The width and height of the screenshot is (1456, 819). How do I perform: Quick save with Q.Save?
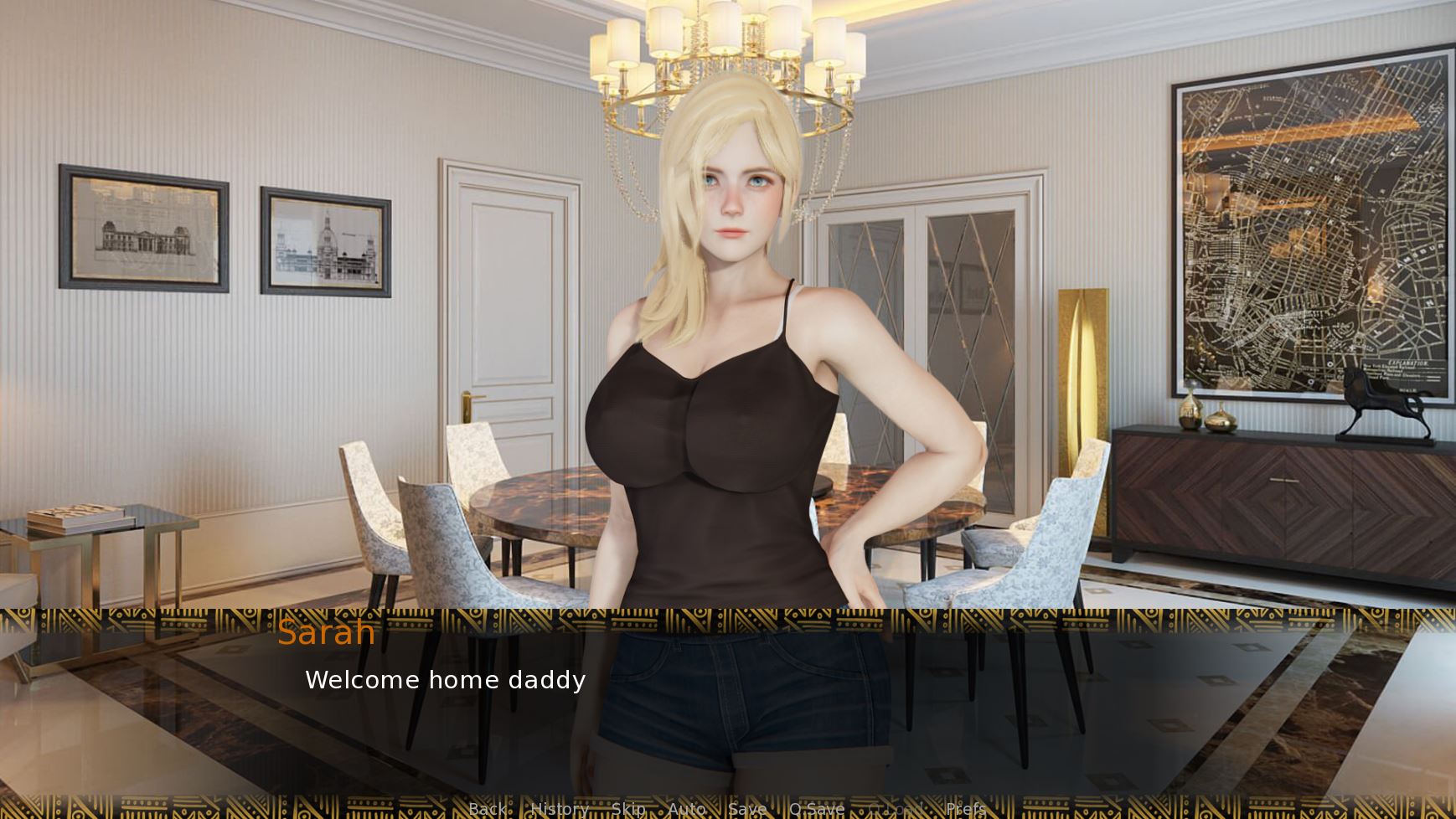pyautogui.click(x=817, y=809)
